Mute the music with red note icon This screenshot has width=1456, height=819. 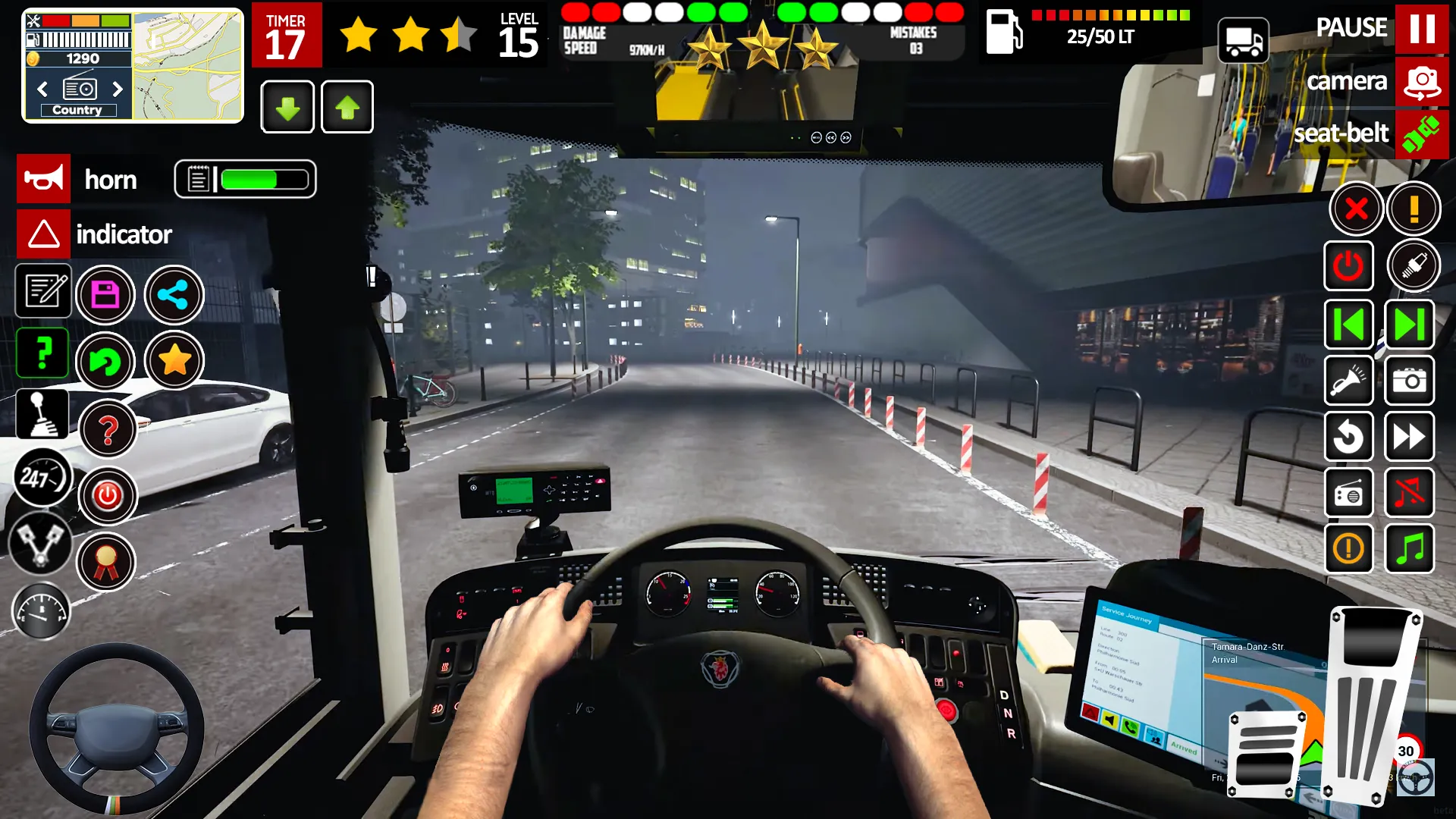click(1409, 493)
